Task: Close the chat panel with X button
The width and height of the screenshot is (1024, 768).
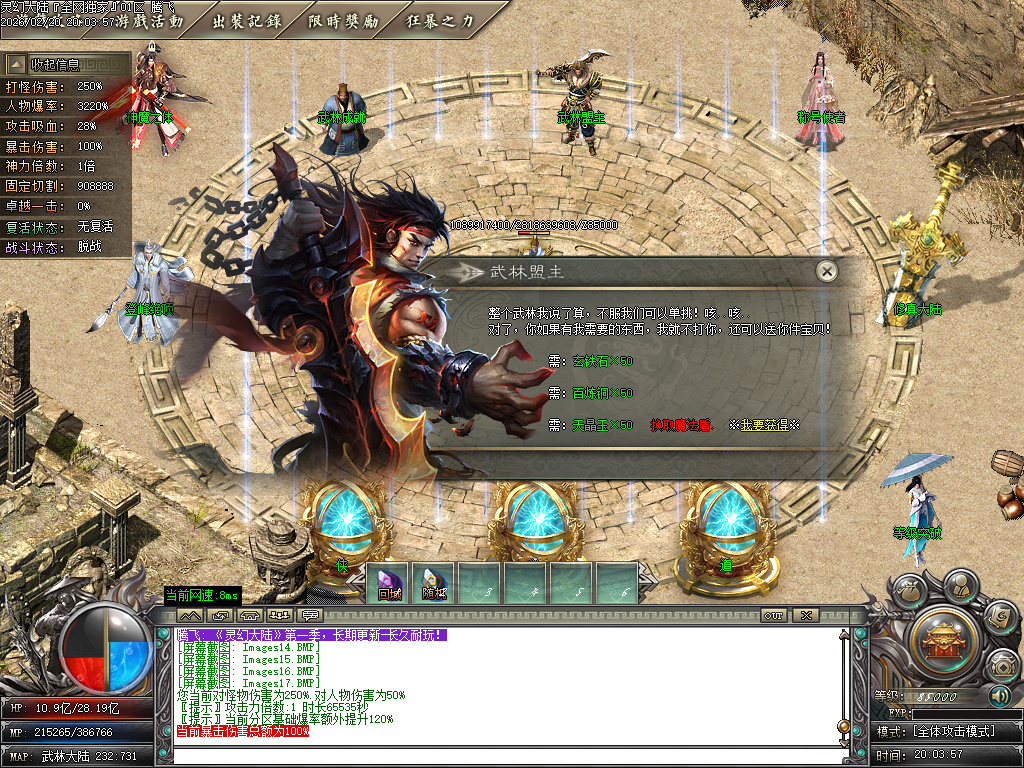Action: pyautogui.click(x=806, y=615)
